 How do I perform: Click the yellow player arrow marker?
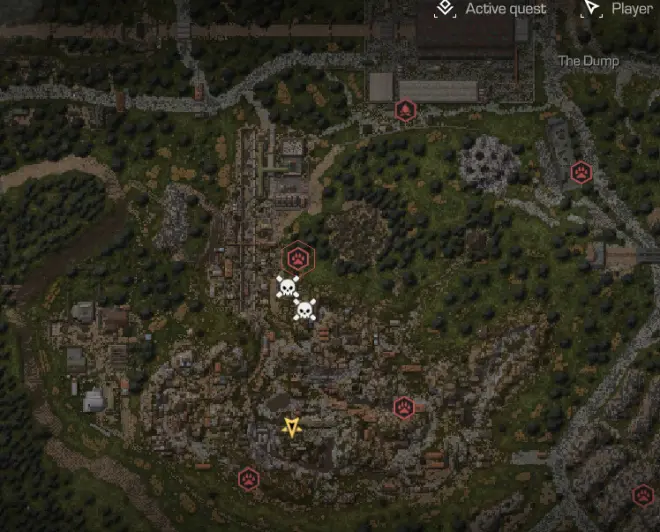click(291, 428)
